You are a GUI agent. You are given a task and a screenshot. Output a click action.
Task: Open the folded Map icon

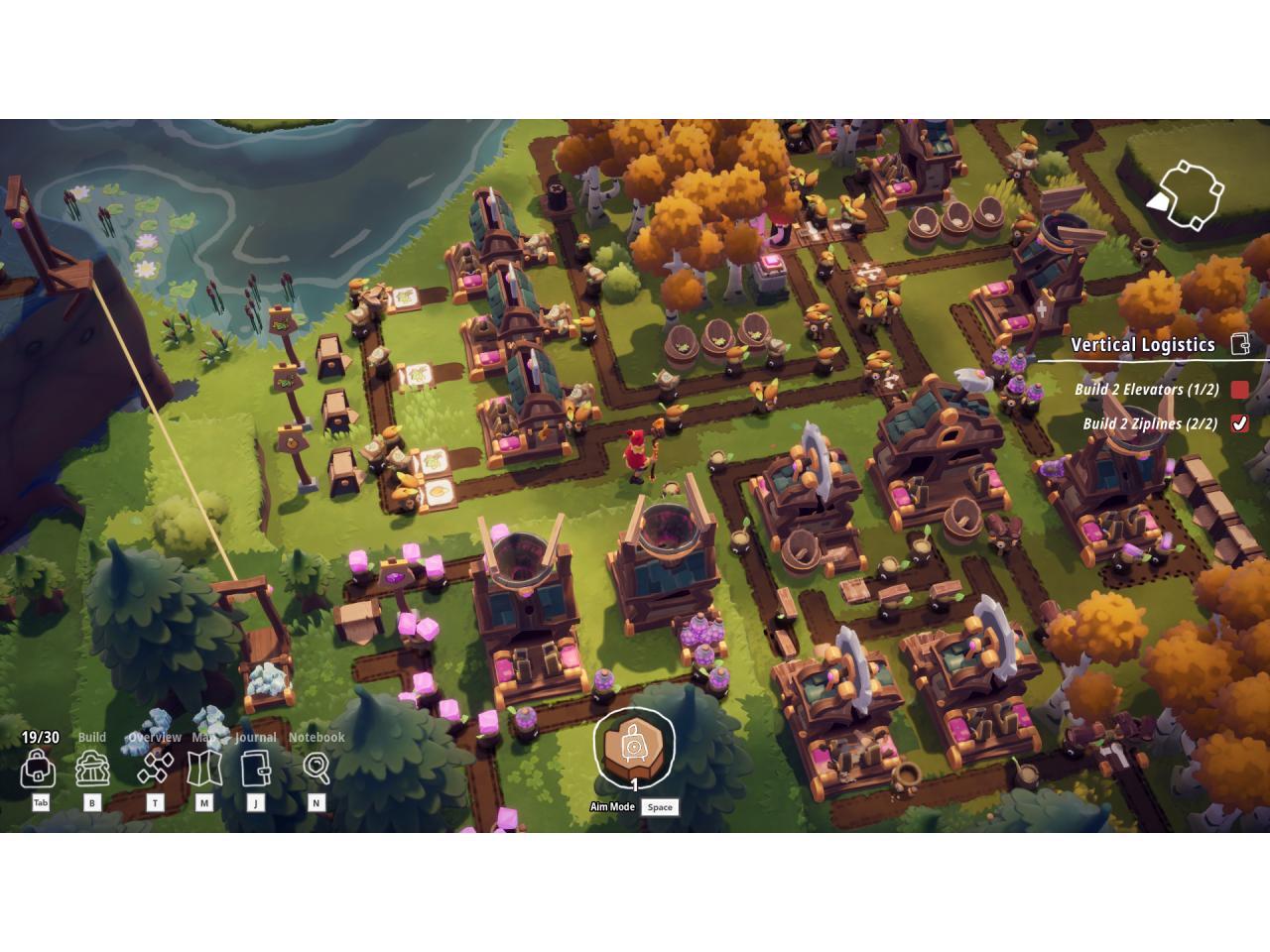click(204, 769)
